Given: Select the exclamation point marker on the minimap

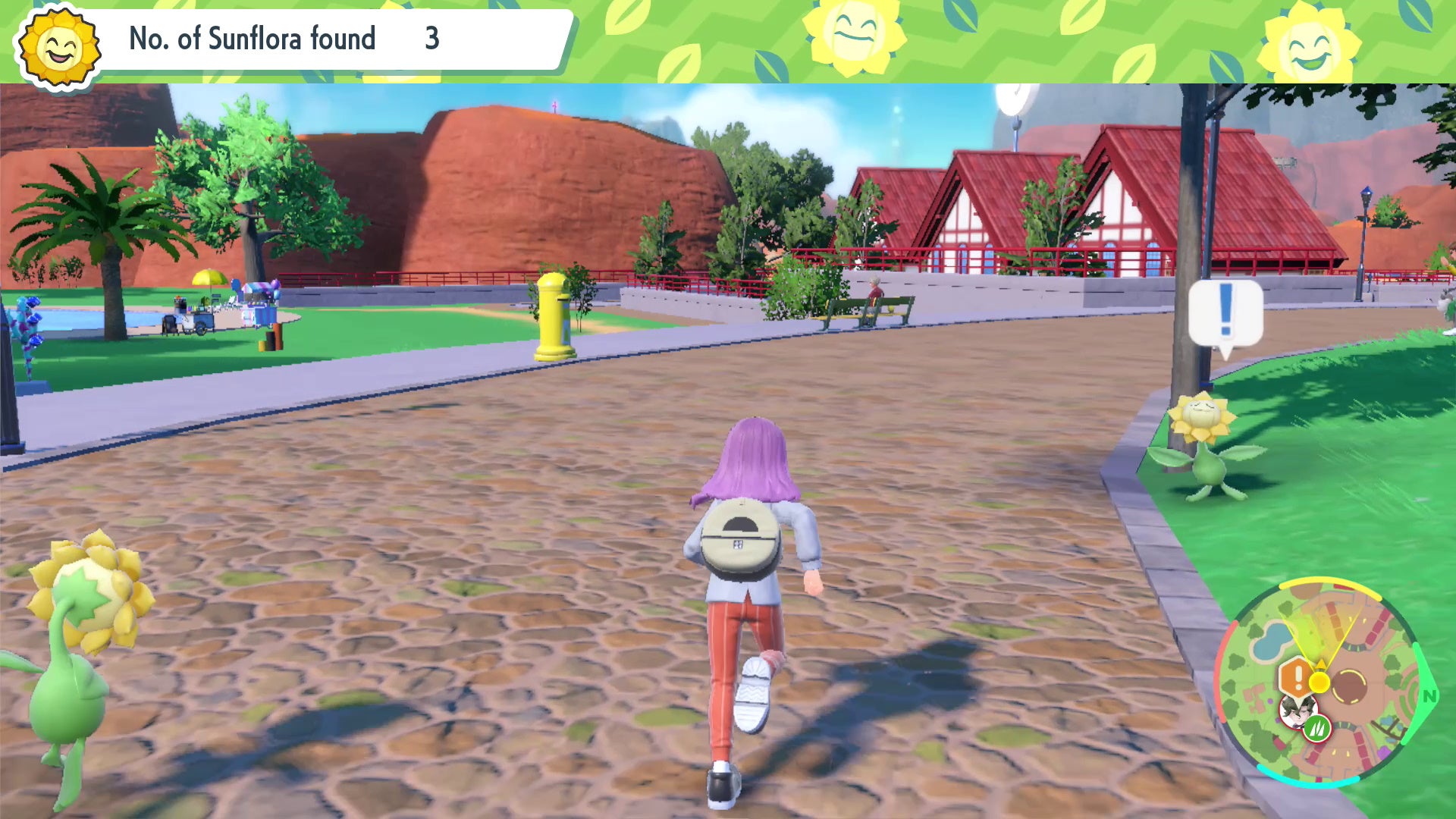Looking at the screenshot, I should point(1297,677).
